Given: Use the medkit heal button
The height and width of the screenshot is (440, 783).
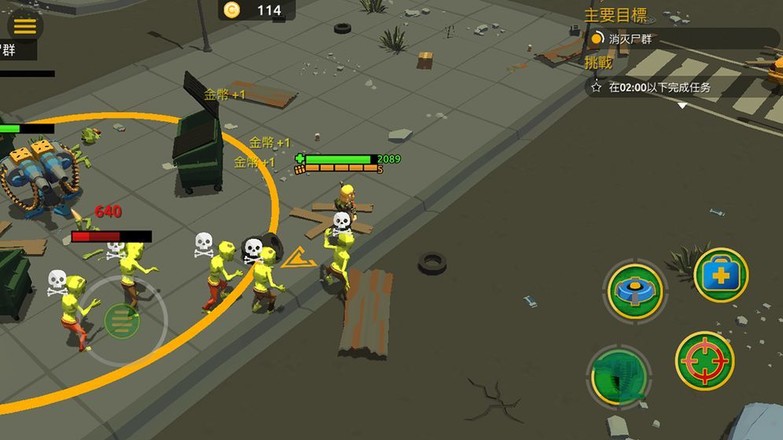Looking at the screenshot, I should (x=720, y=275).
